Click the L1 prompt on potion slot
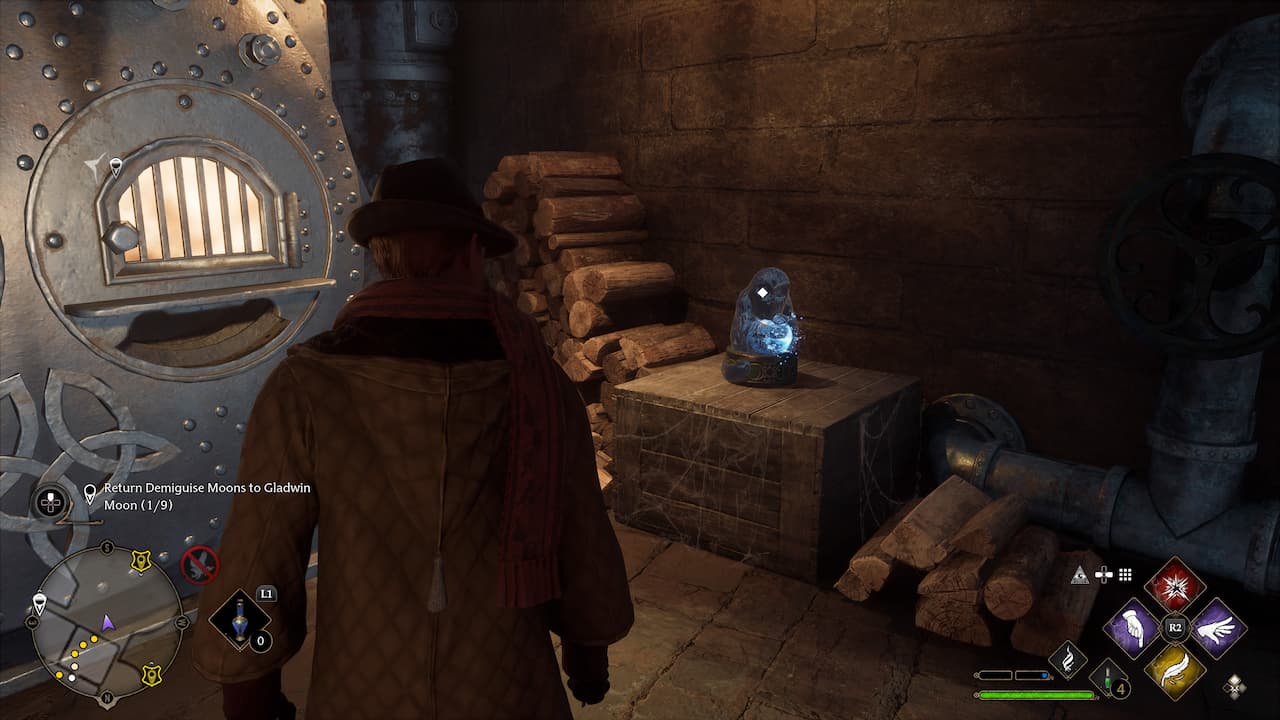 [x=266, y=594]
